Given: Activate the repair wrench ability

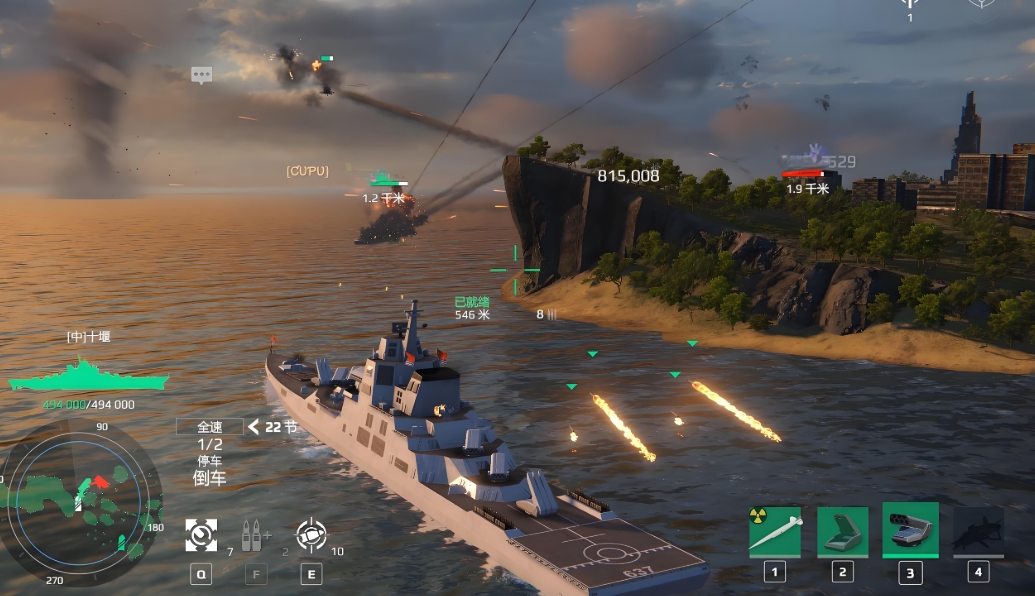Looking at the screenshot, I should click(201, 536).
